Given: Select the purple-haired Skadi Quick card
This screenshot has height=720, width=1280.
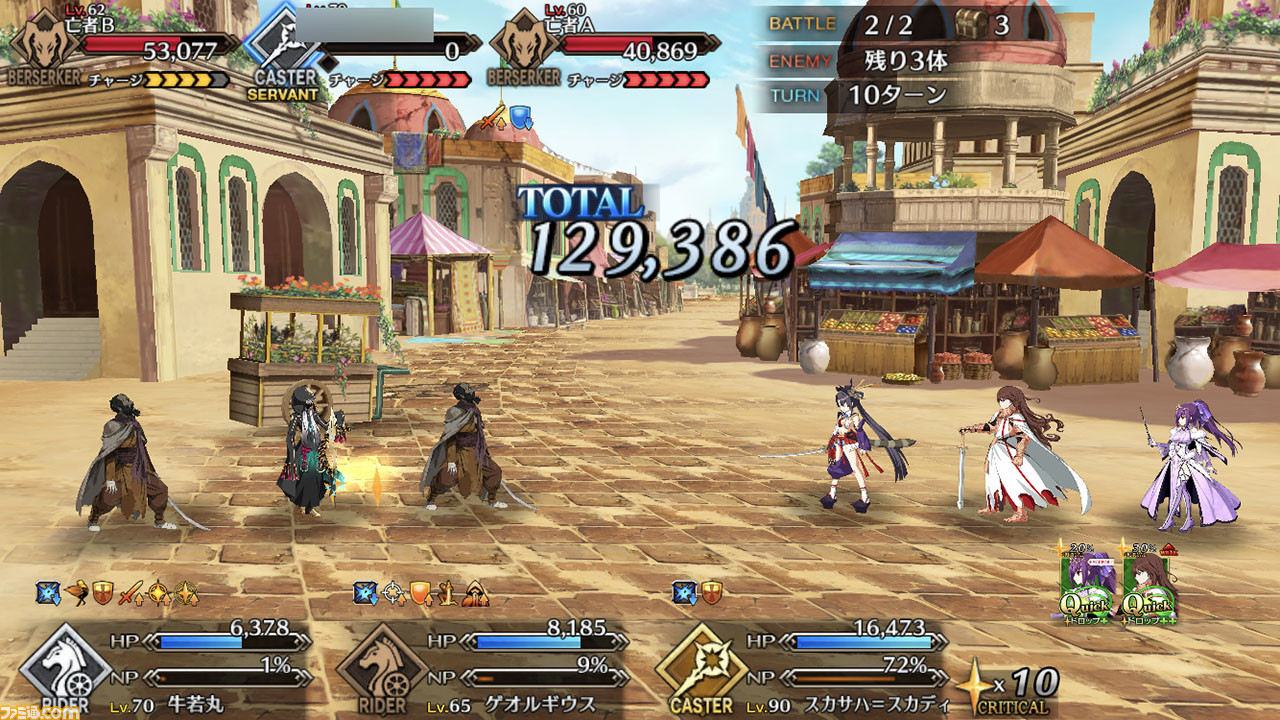Looking at the screenshot, I should (x=1089, y=587).
